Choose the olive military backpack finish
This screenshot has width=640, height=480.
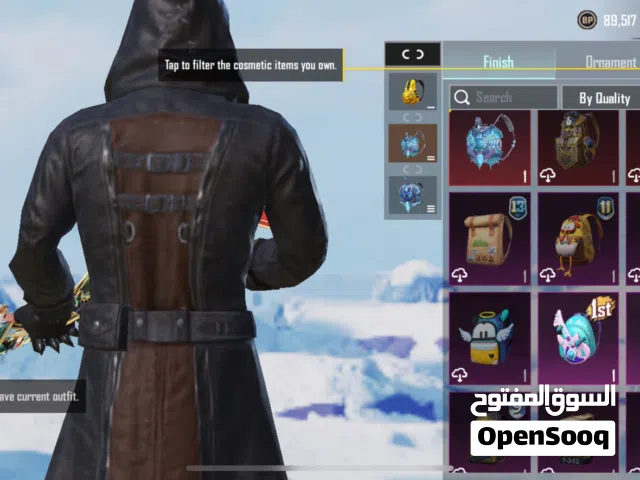pyautogui.click(x=577, y=147)
